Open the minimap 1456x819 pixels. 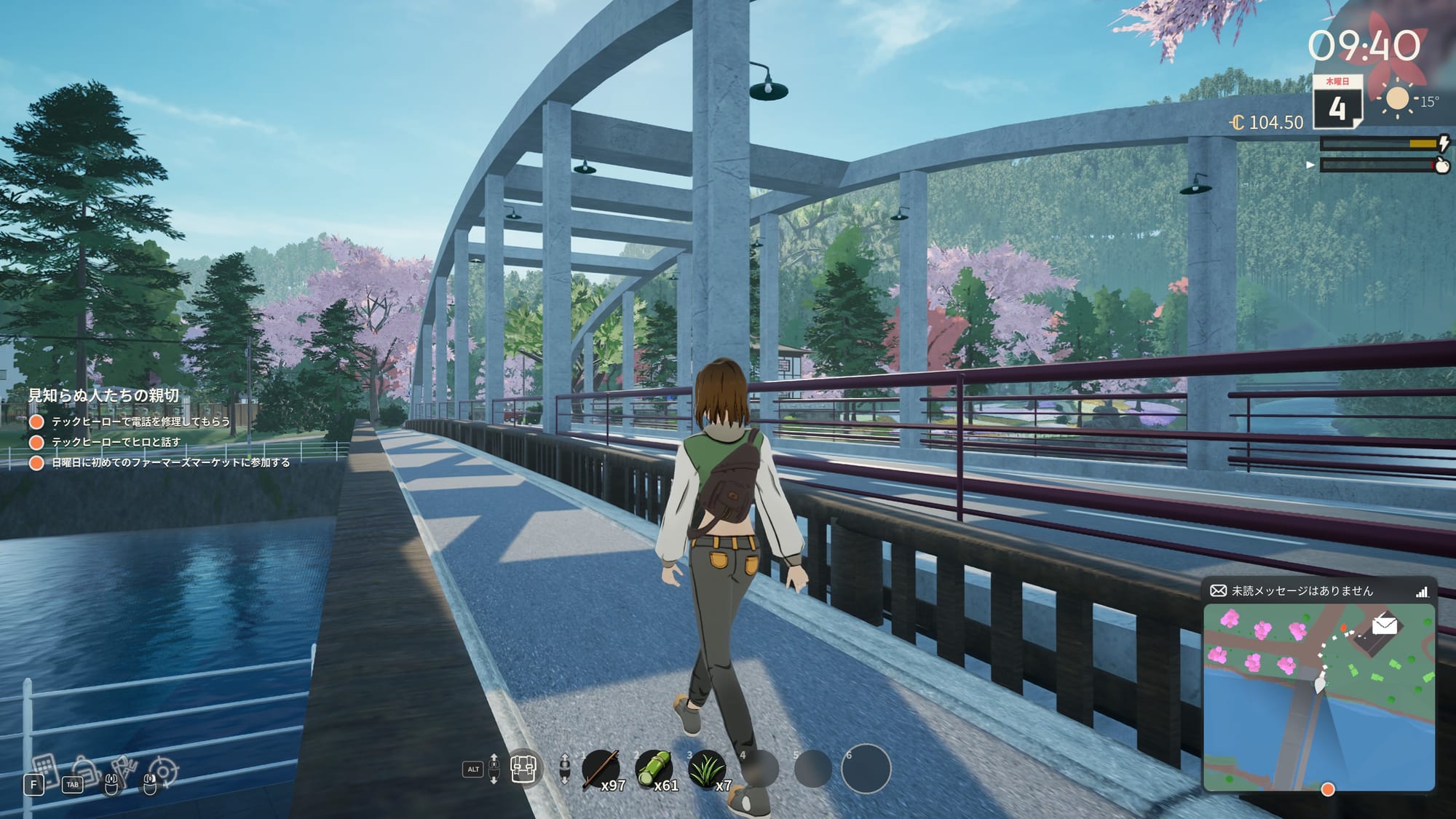(1318, 697)
